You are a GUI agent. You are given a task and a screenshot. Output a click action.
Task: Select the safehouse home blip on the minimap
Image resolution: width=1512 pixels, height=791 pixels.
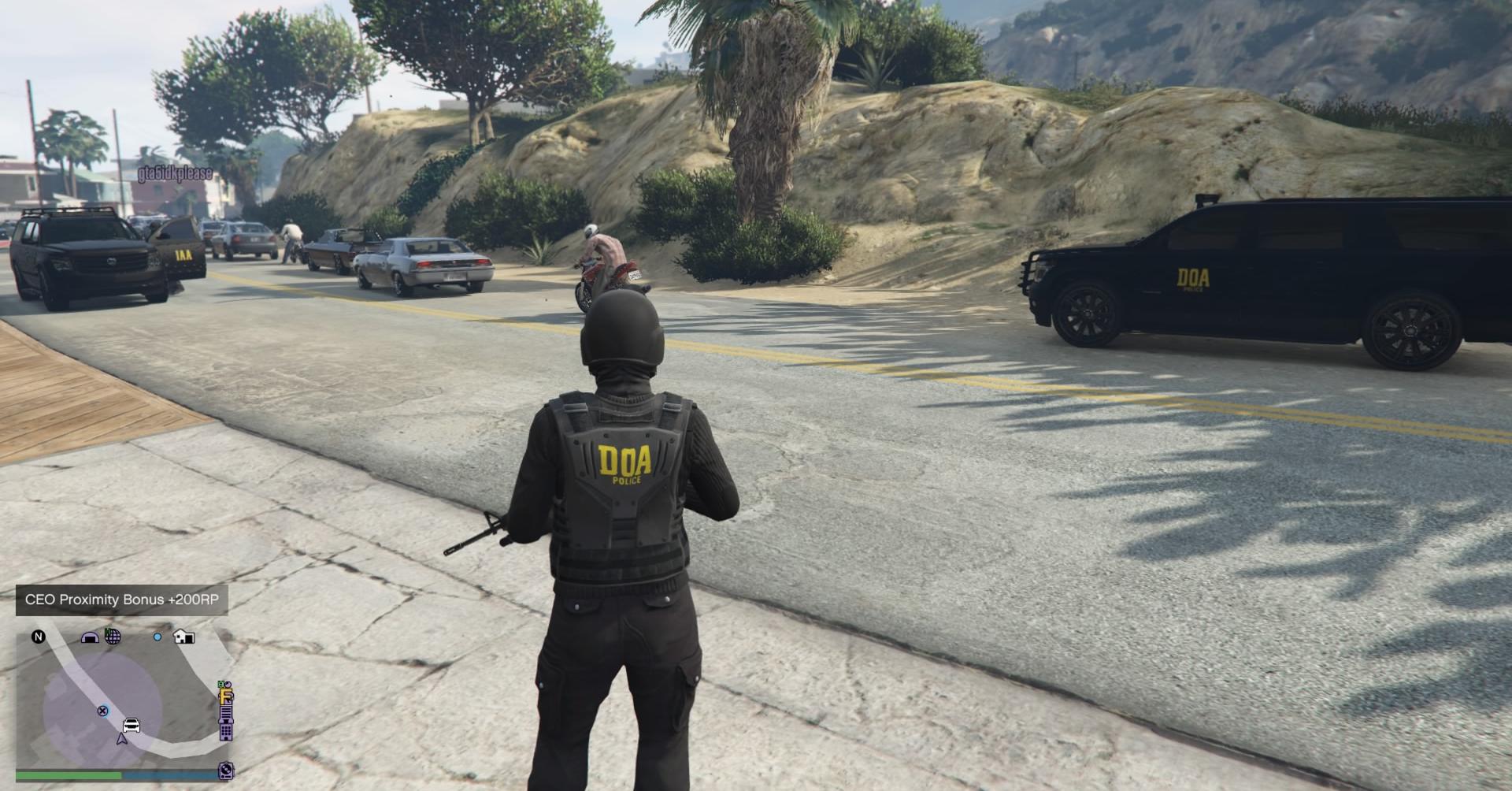(183, 637)
